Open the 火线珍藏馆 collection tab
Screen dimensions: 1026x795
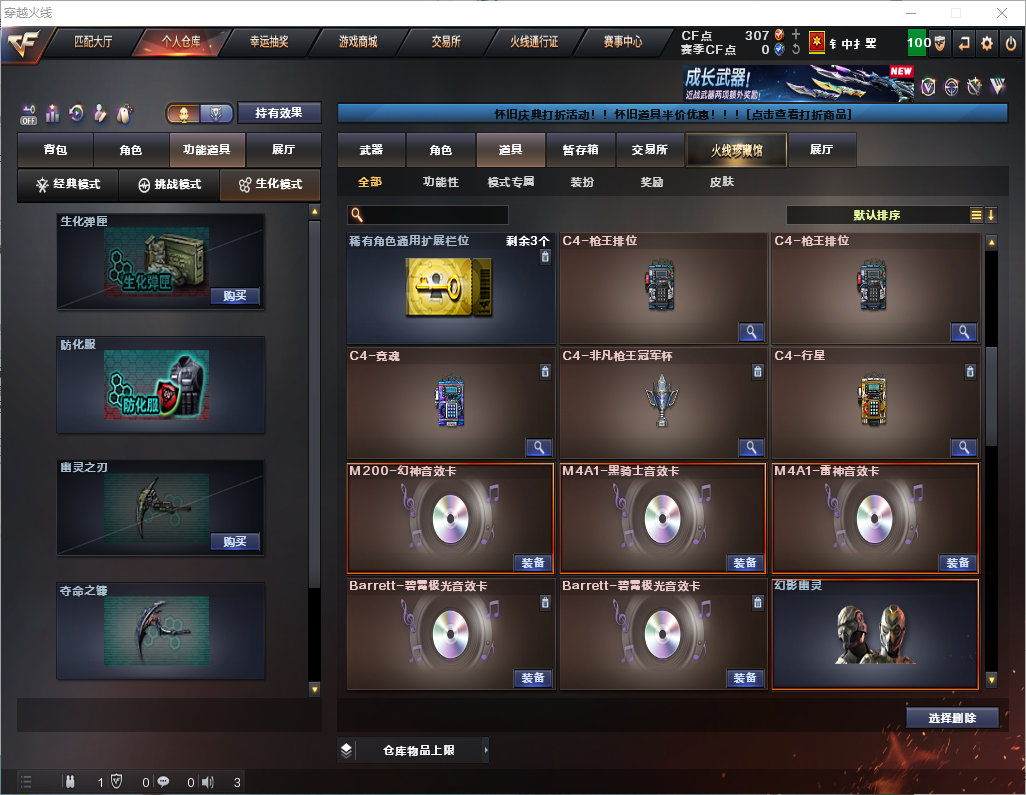[736, 150]
